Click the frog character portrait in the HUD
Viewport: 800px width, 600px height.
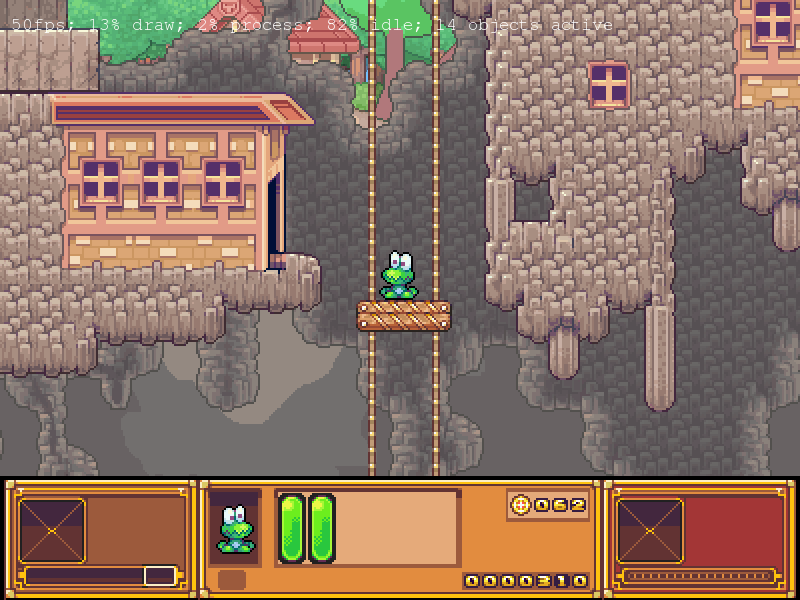click(235, 529)
